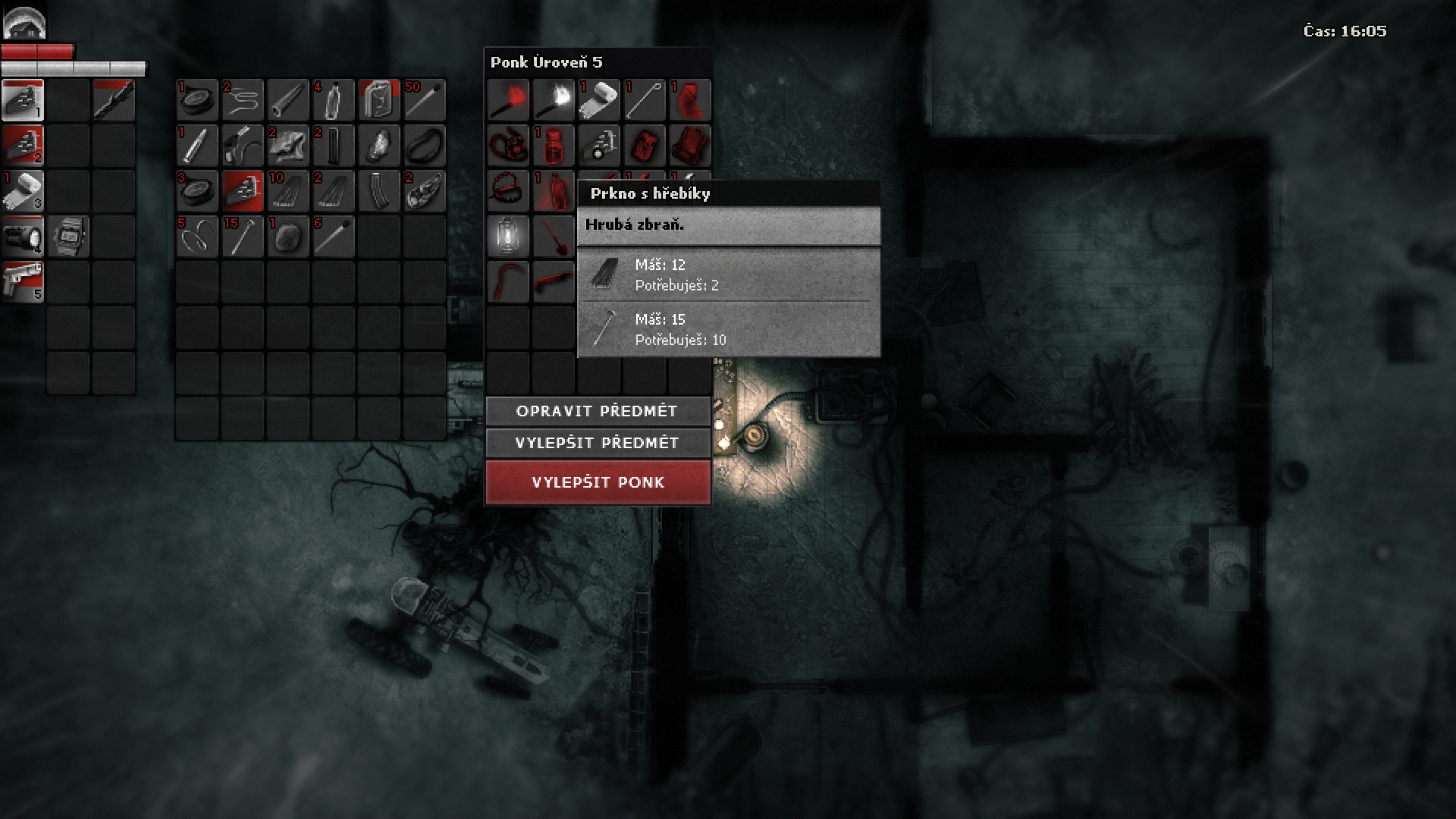Pick the metal pipe in inventory

tap(288, 100)
